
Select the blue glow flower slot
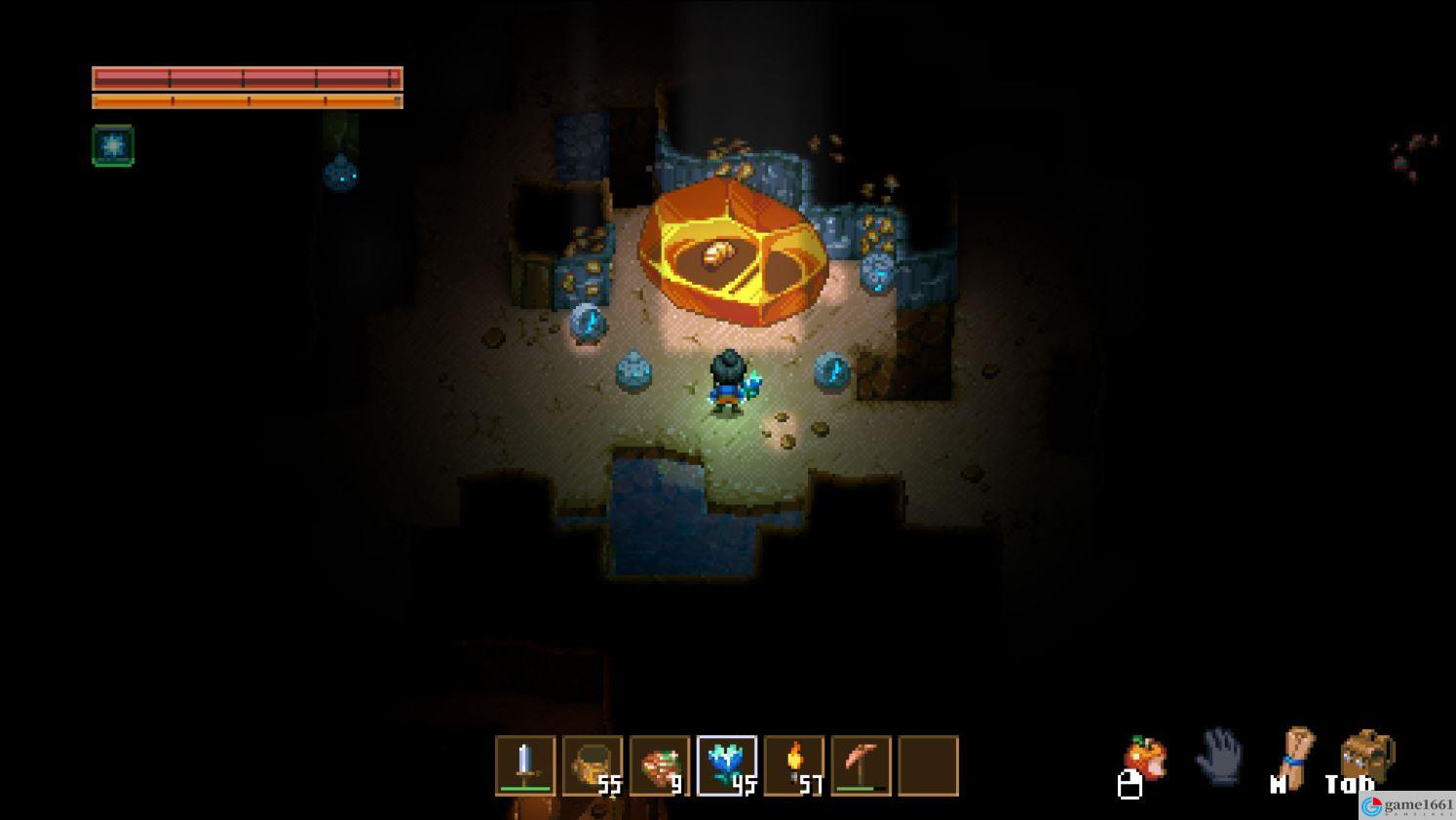pos(727,765)
